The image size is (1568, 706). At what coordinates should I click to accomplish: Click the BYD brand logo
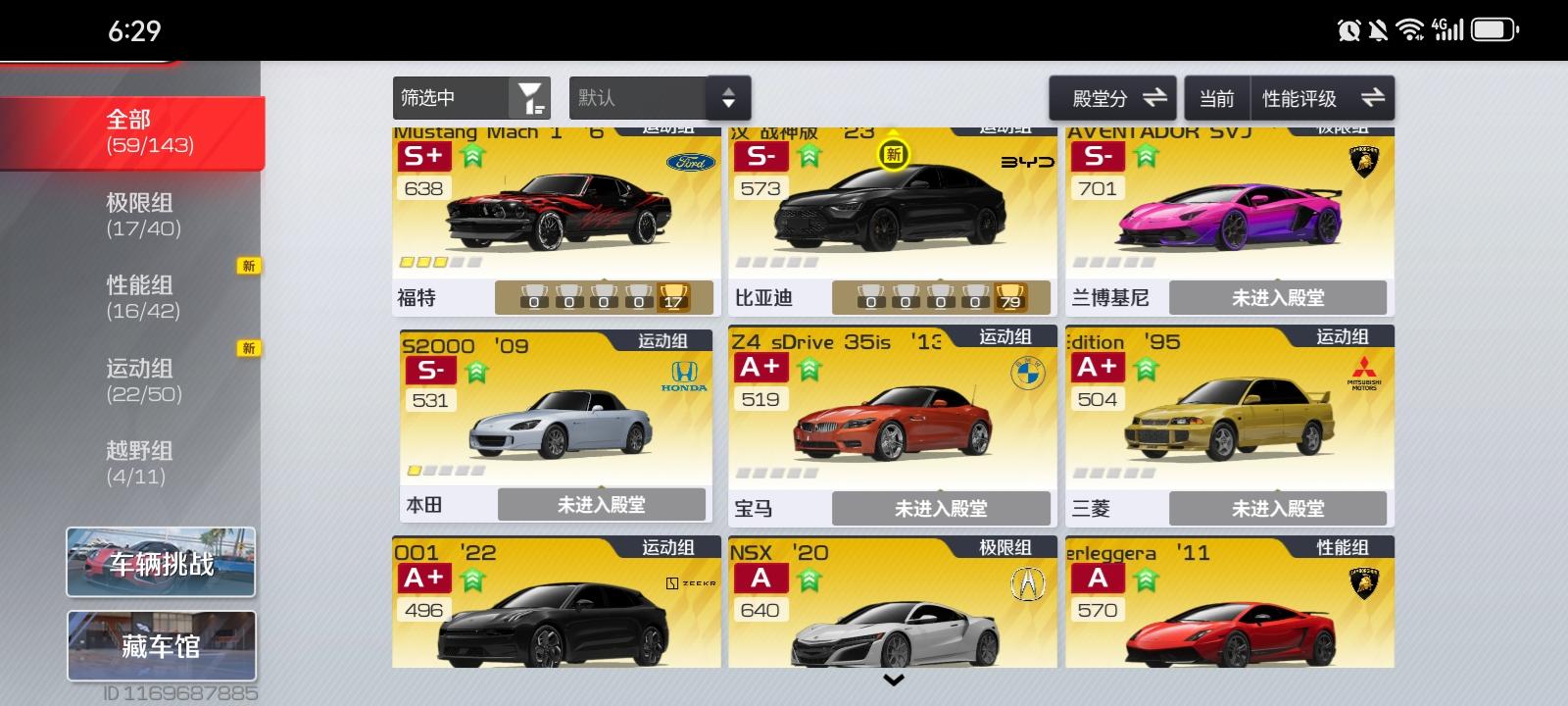coord(1029,163)
